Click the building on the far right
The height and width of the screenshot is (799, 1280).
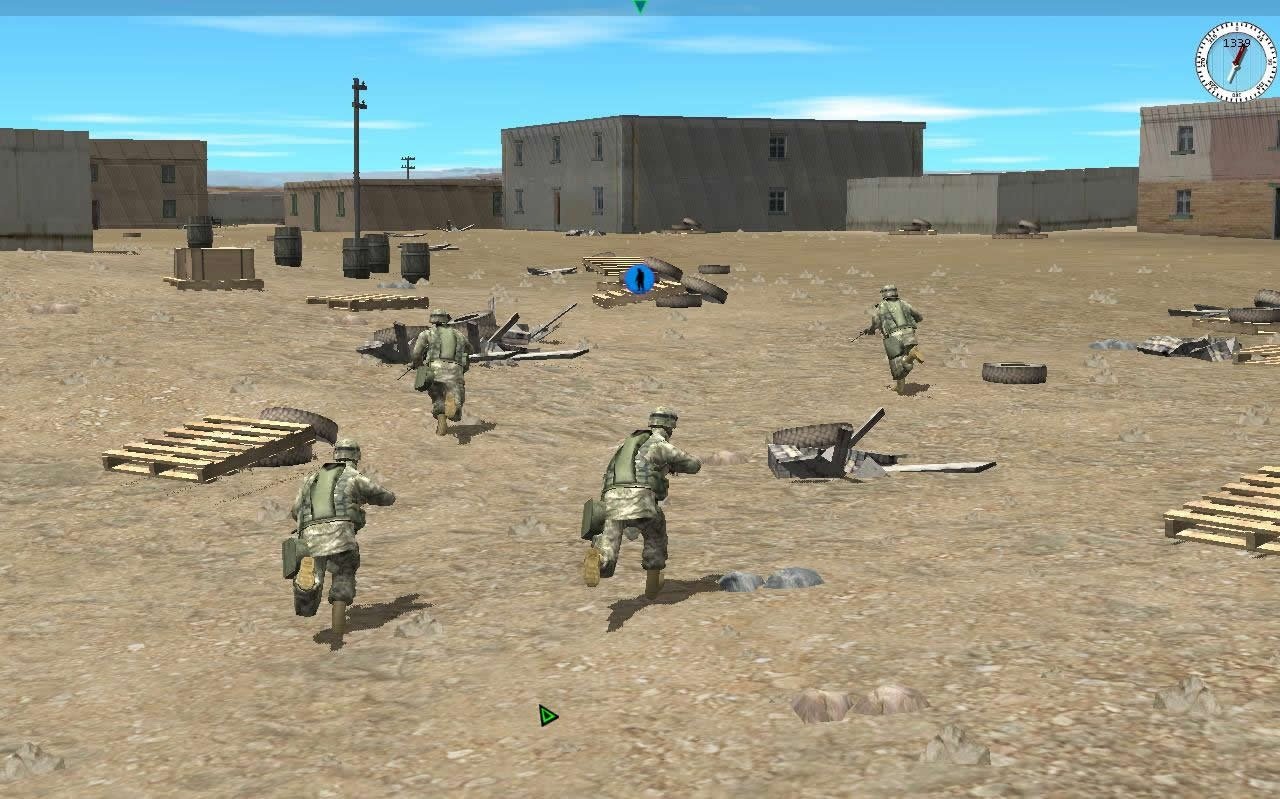click(1200, 170)
